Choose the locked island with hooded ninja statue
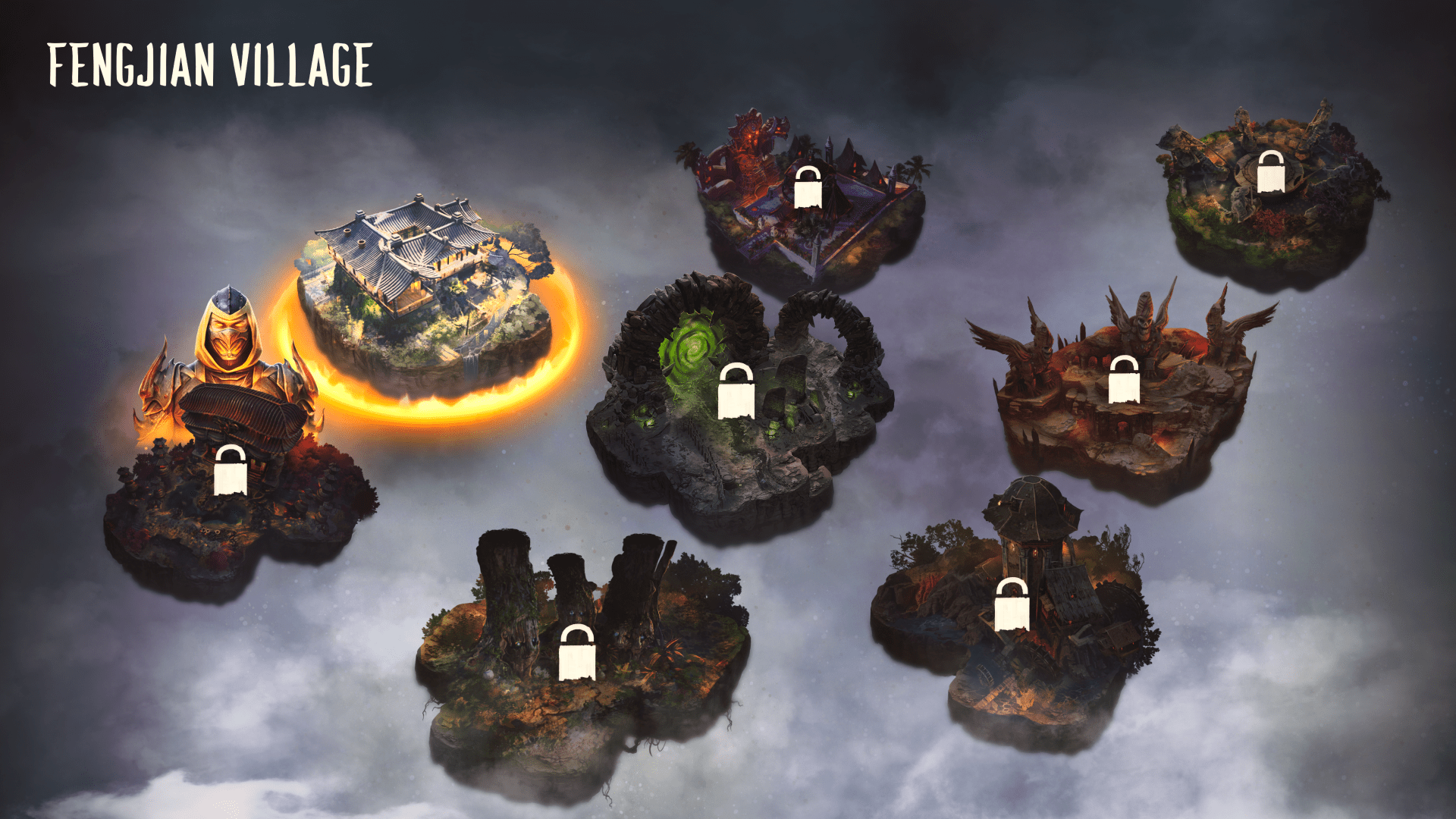Image resolution: width=1456 pixels, height=819 pixels. [x=230, y=470]
